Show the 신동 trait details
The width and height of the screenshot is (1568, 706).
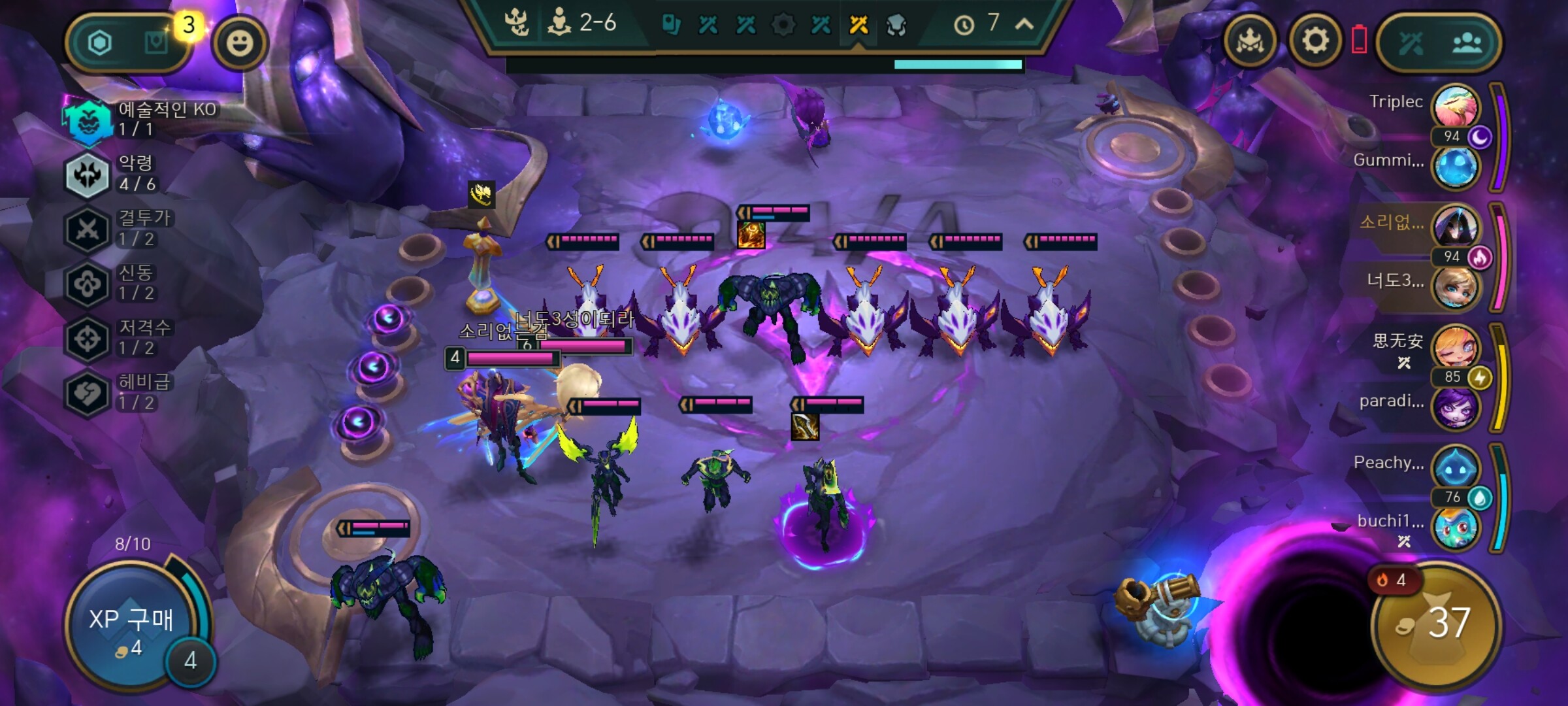coord(88,283)
